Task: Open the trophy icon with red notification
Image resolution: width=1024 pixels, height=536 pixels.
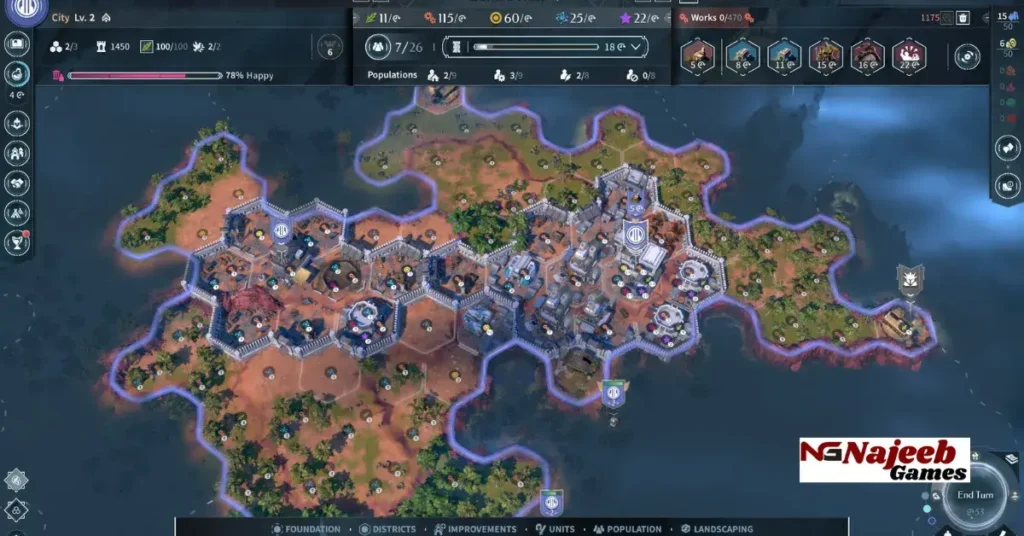Action: 17,241
